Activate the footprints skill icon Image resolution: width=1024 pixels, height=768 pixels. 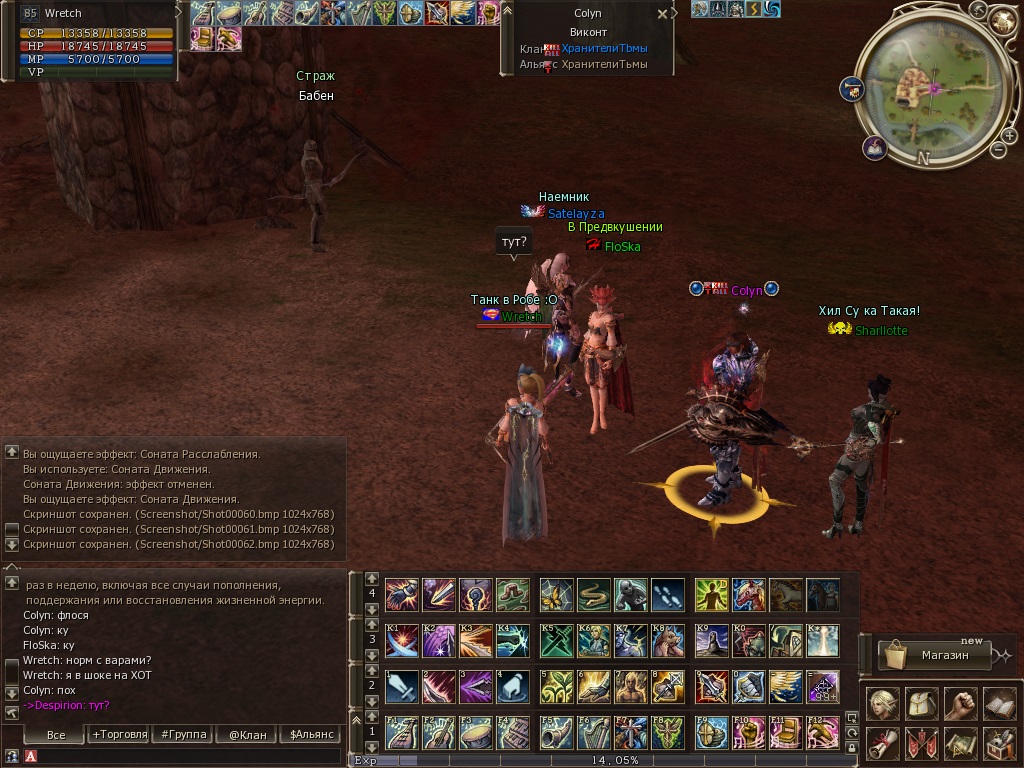click(x=667, y=594)
